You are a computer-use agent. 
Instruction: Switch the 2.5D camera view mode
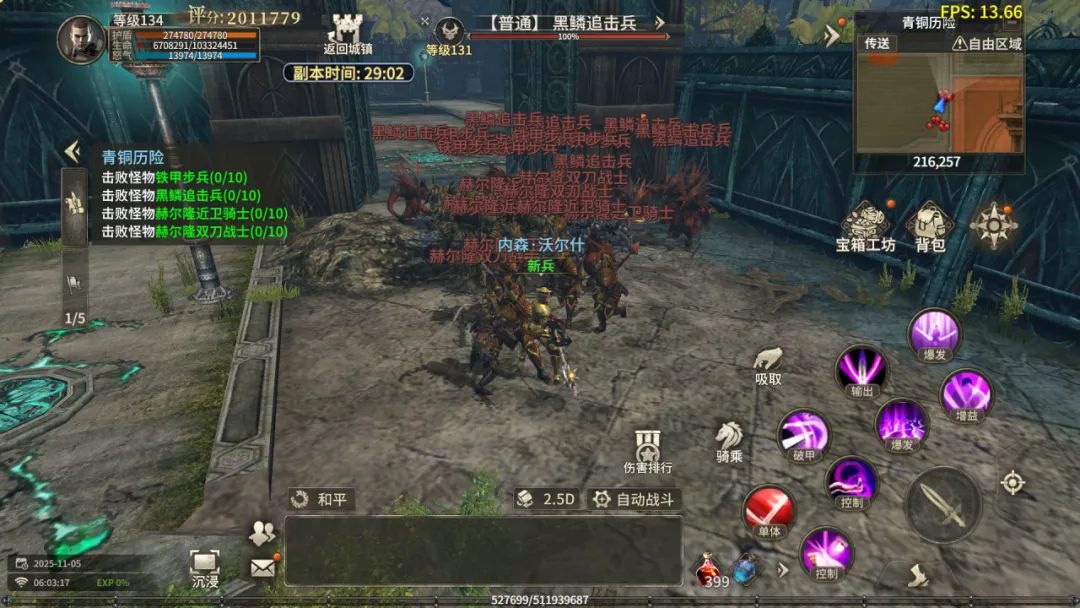point(546,499)
